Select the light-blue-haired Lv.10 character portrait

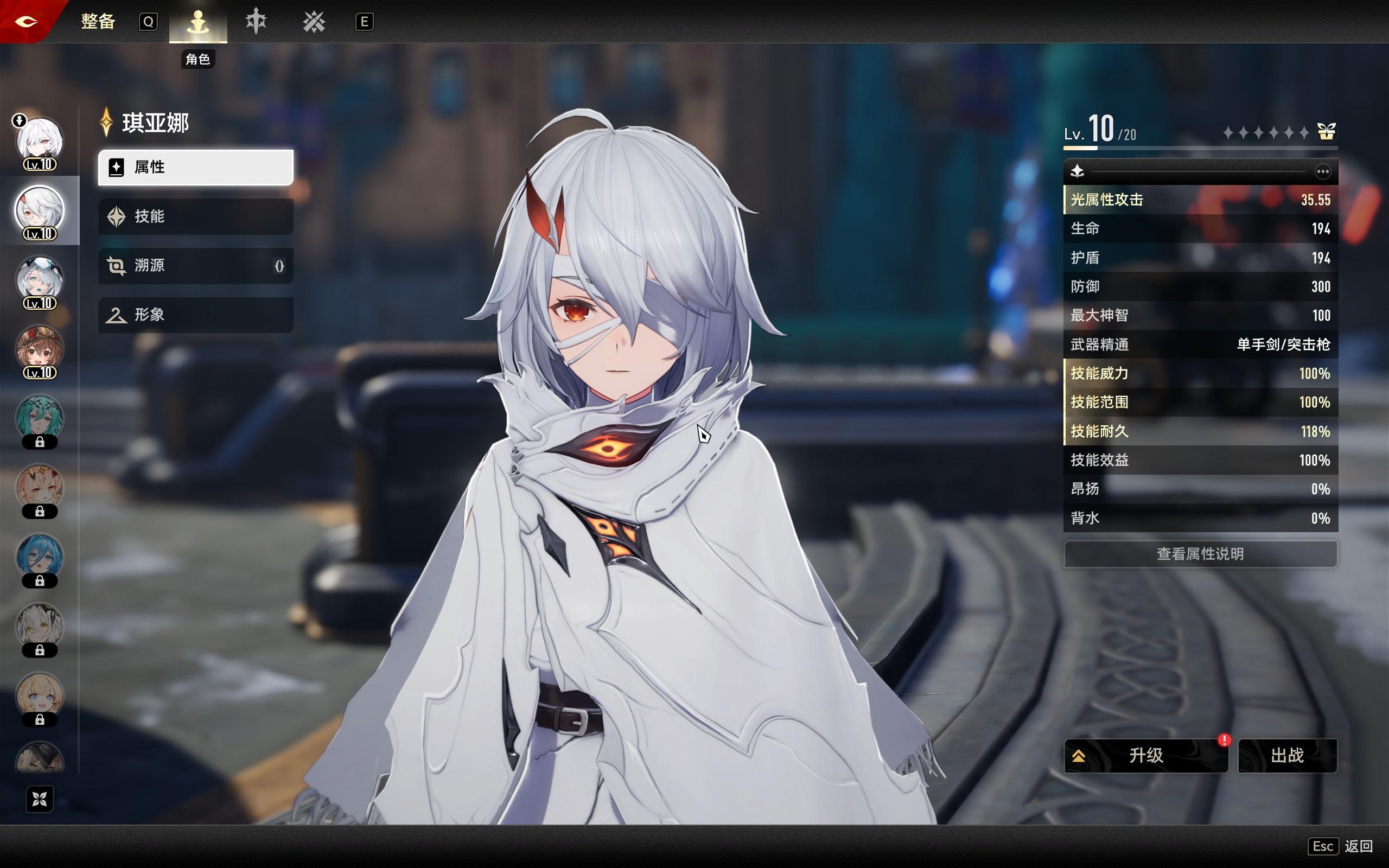coord(39,280)
